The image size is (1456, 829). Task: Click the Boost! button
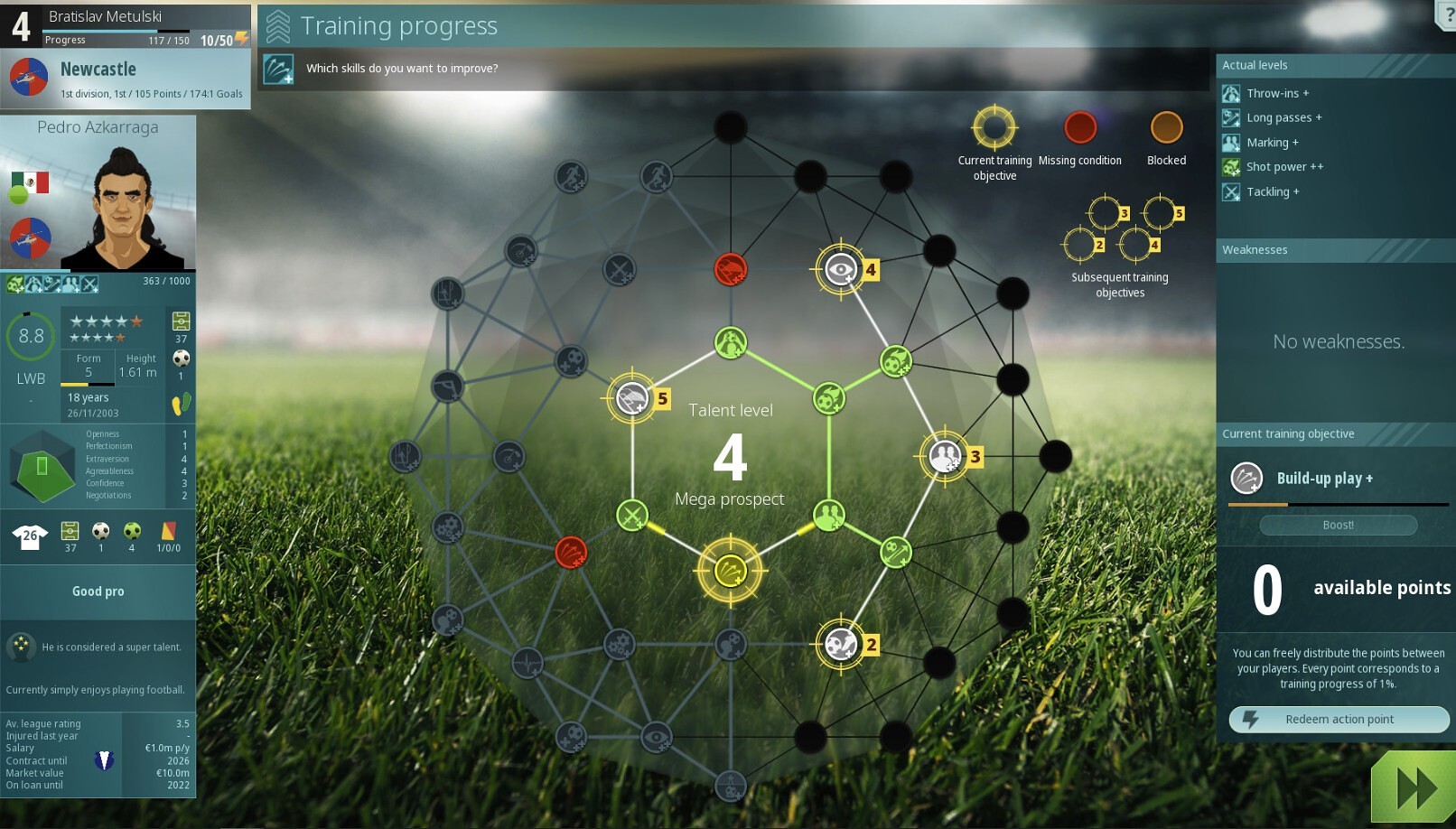click(x=1338, y=525)
